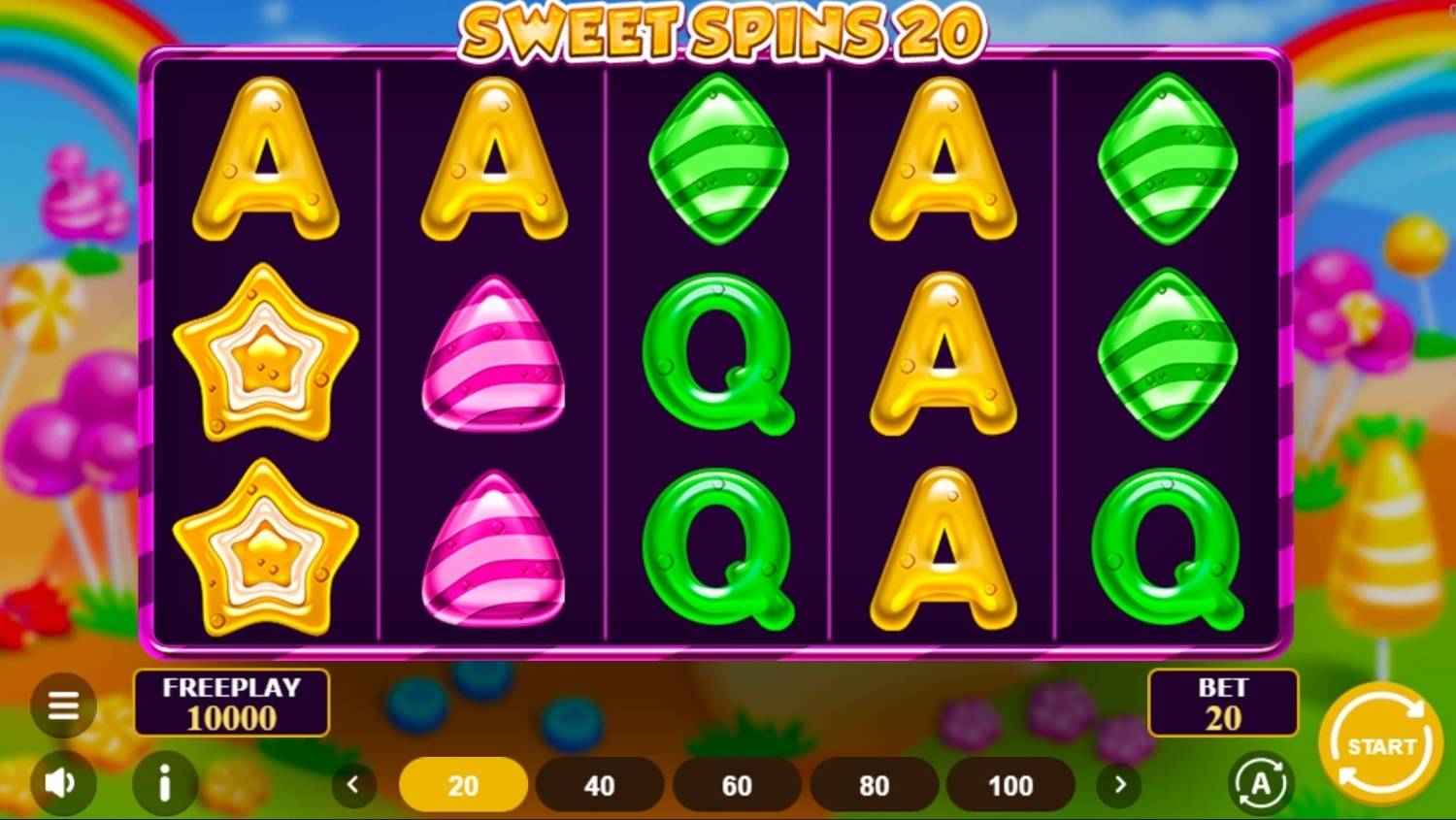Select bet amount 40
1456x820 pixels.
pos(600,785)
